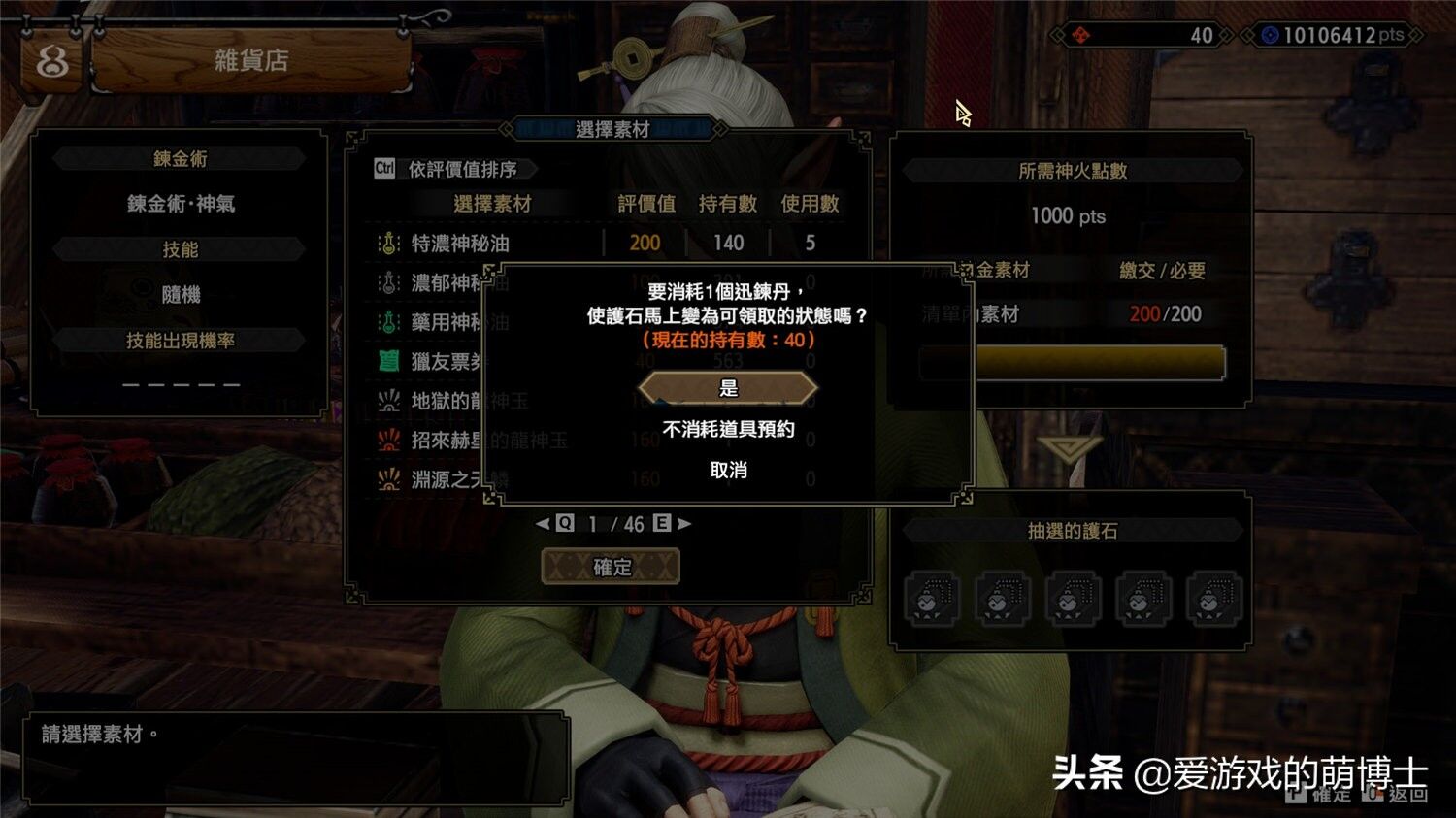Select the 地獄的龍神玉 jewel icon
The height and width of the screenshot is (818, 1456).
[x=387, y=400]
